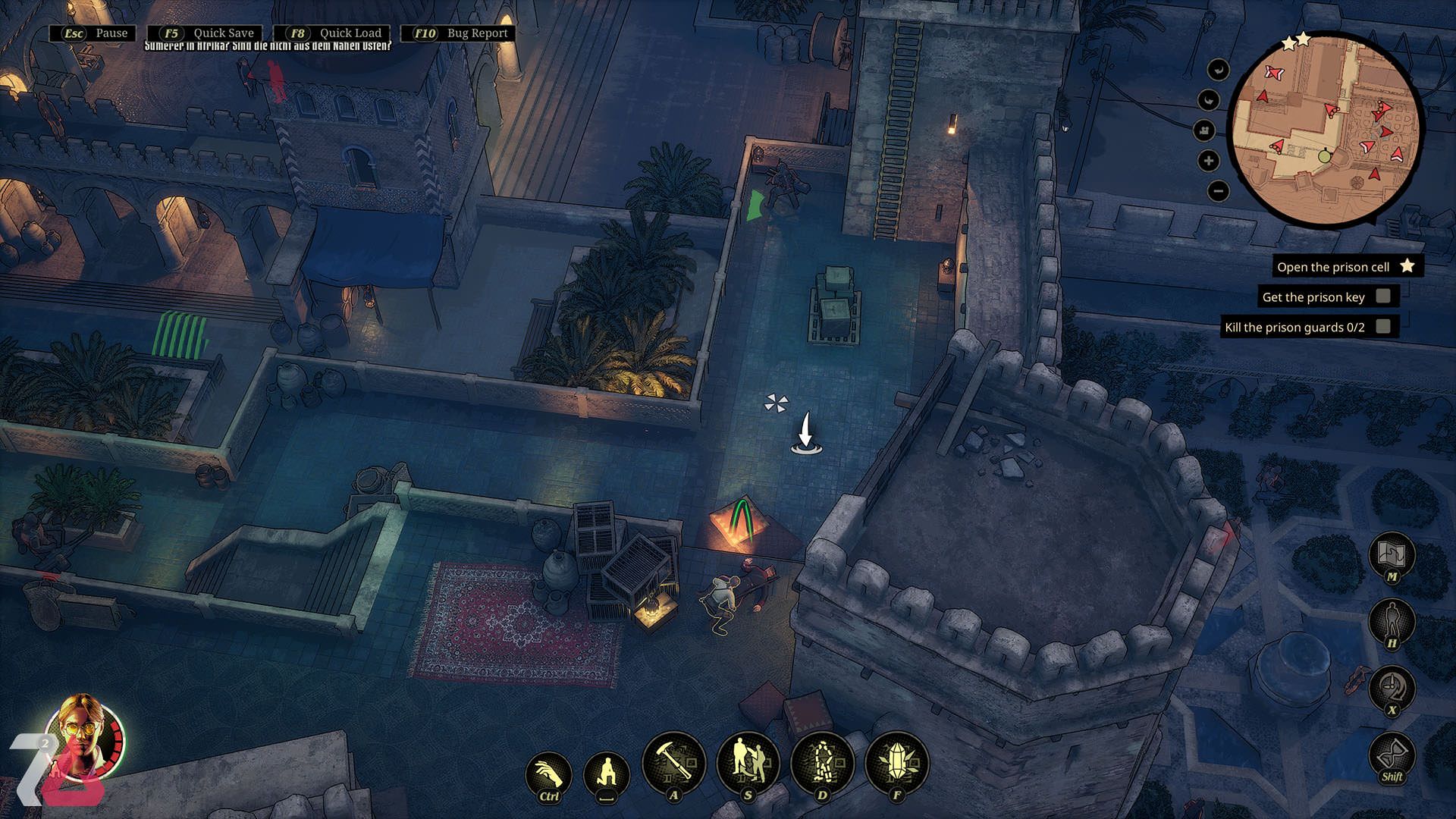
Task: Activate the standing figure highlight icon
Action: 1392,622
